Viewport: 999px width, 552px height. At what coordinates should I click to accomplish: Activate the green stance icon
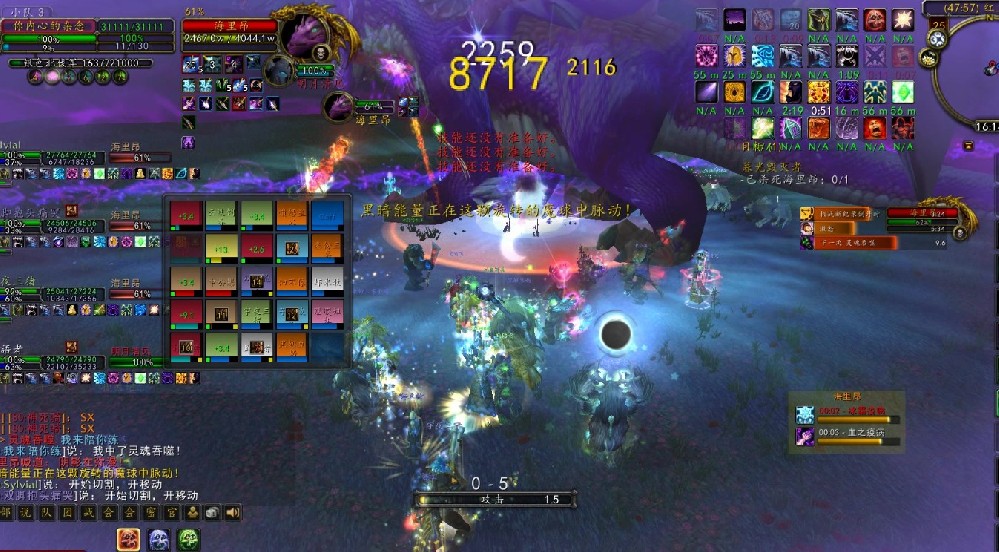coord(190,540)
